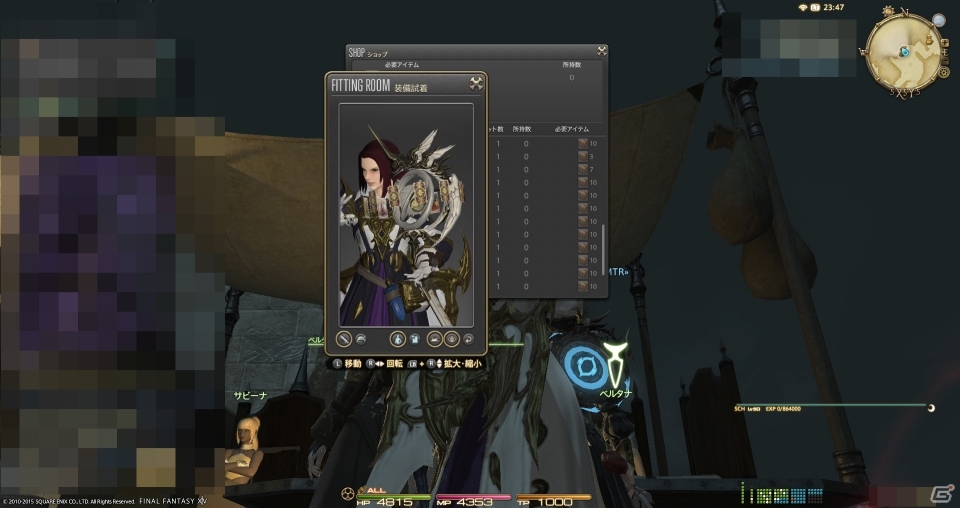
Task: Click the equipment garment icon in Fitting Room
Action: 414,339
